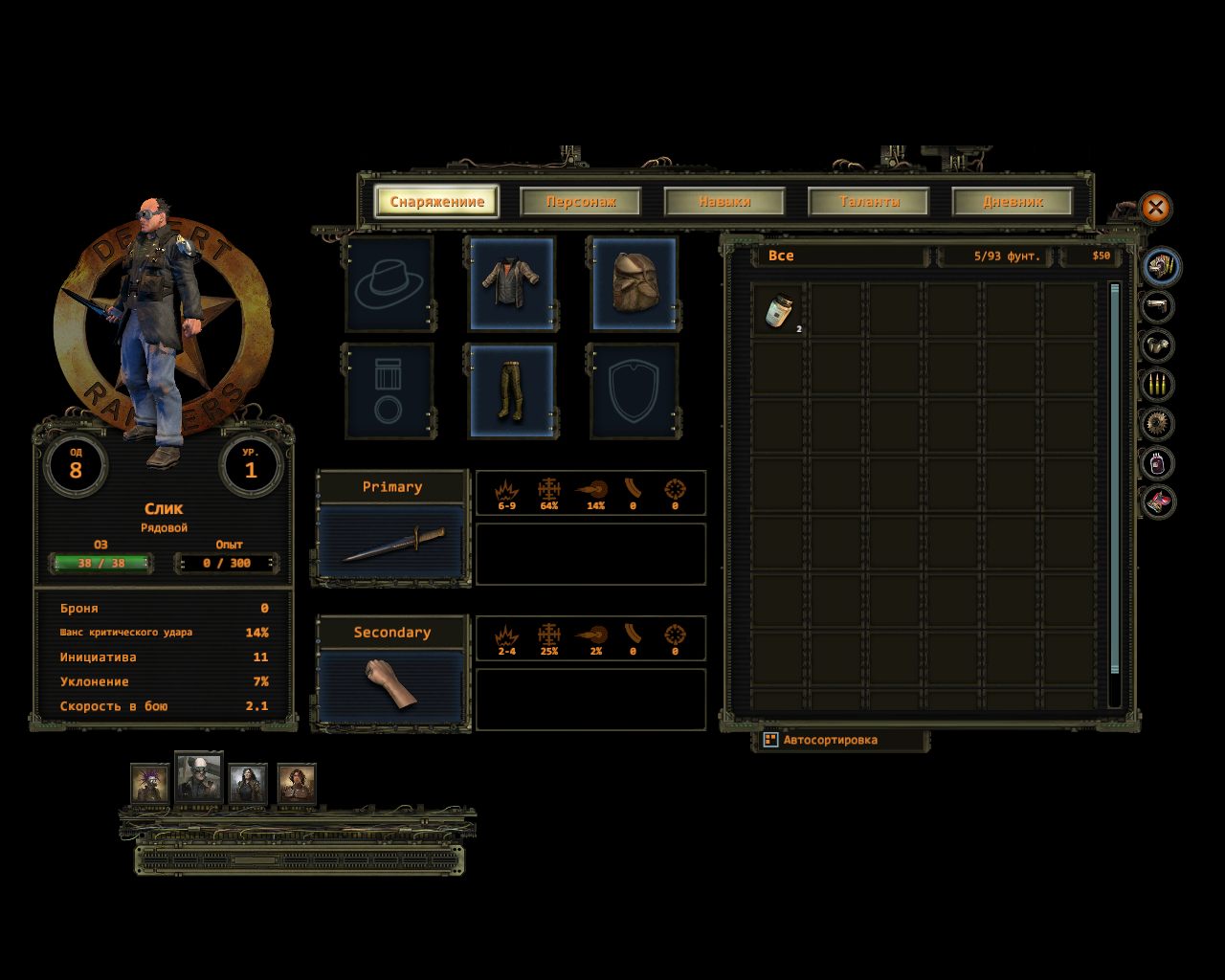
Task: Show the Навыки tab
Action: click(x=724, y=202)
